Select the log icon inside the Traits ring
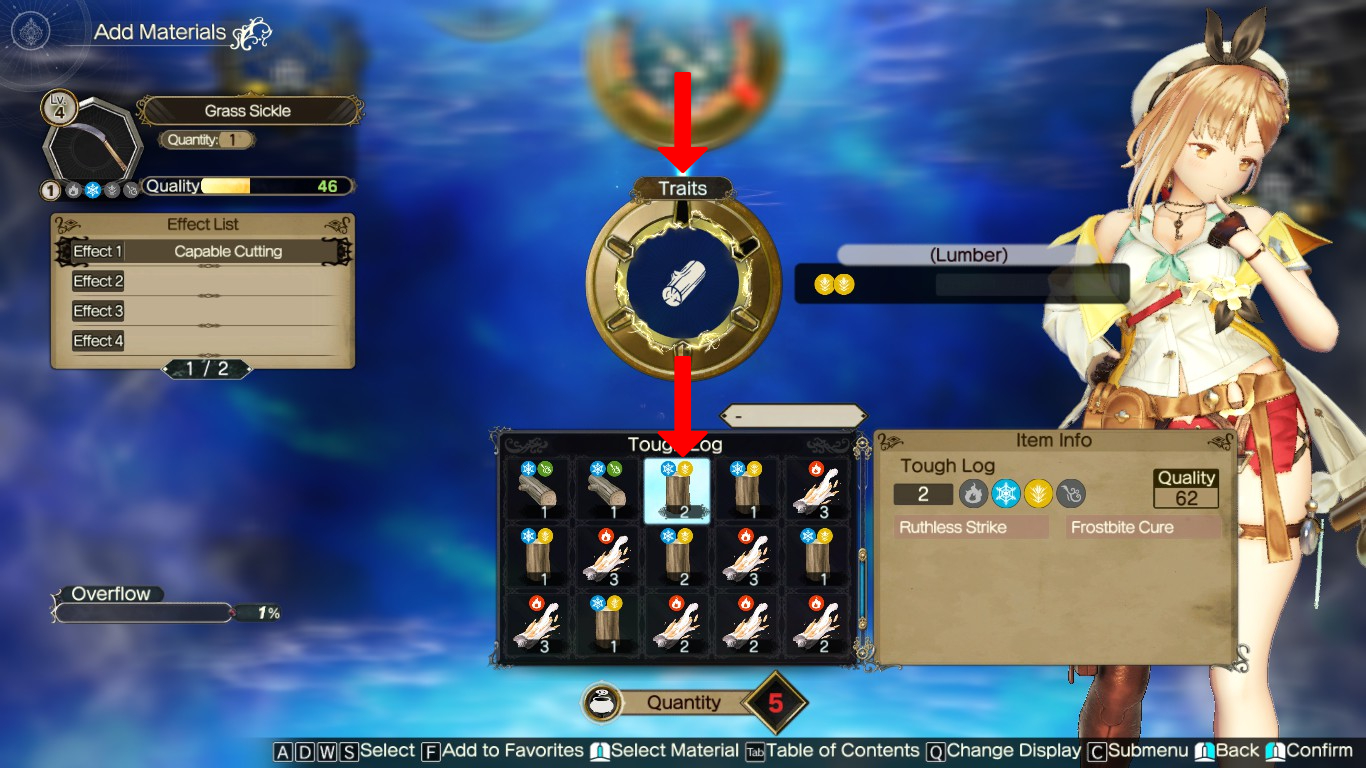The height and width of the screenshot is (768, 1366). 683,283
